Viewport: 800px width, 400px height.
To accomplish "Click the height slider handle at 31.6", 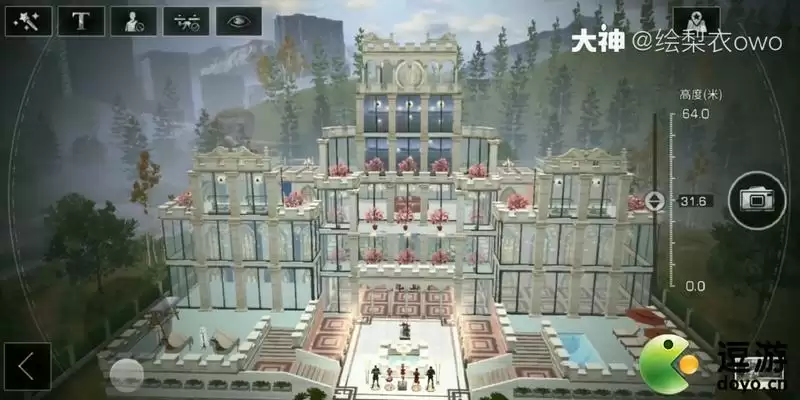I will (655, 200).
